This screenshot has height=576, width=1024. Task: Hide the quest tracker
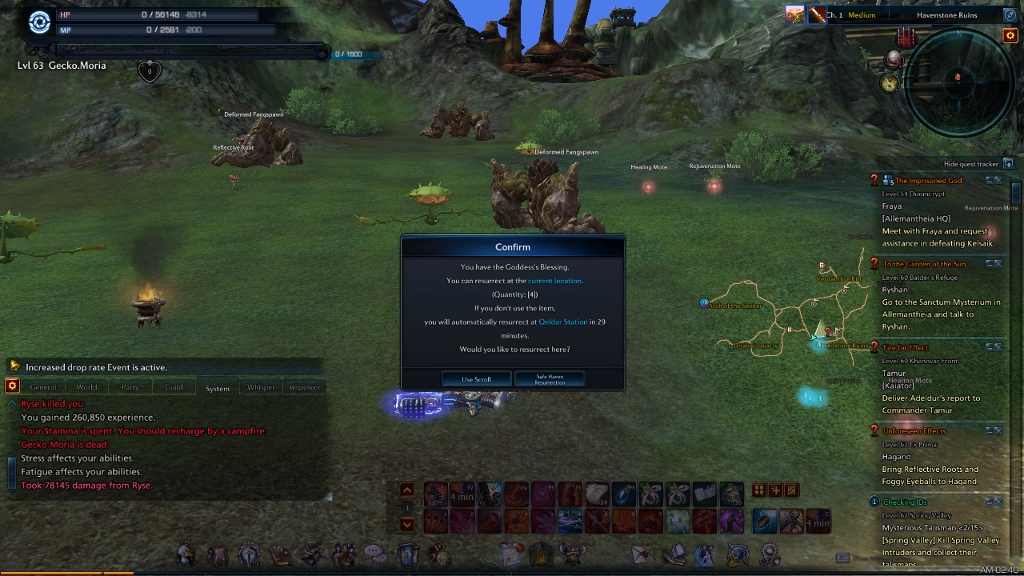pyautogui.click(x=1008, y=163)
